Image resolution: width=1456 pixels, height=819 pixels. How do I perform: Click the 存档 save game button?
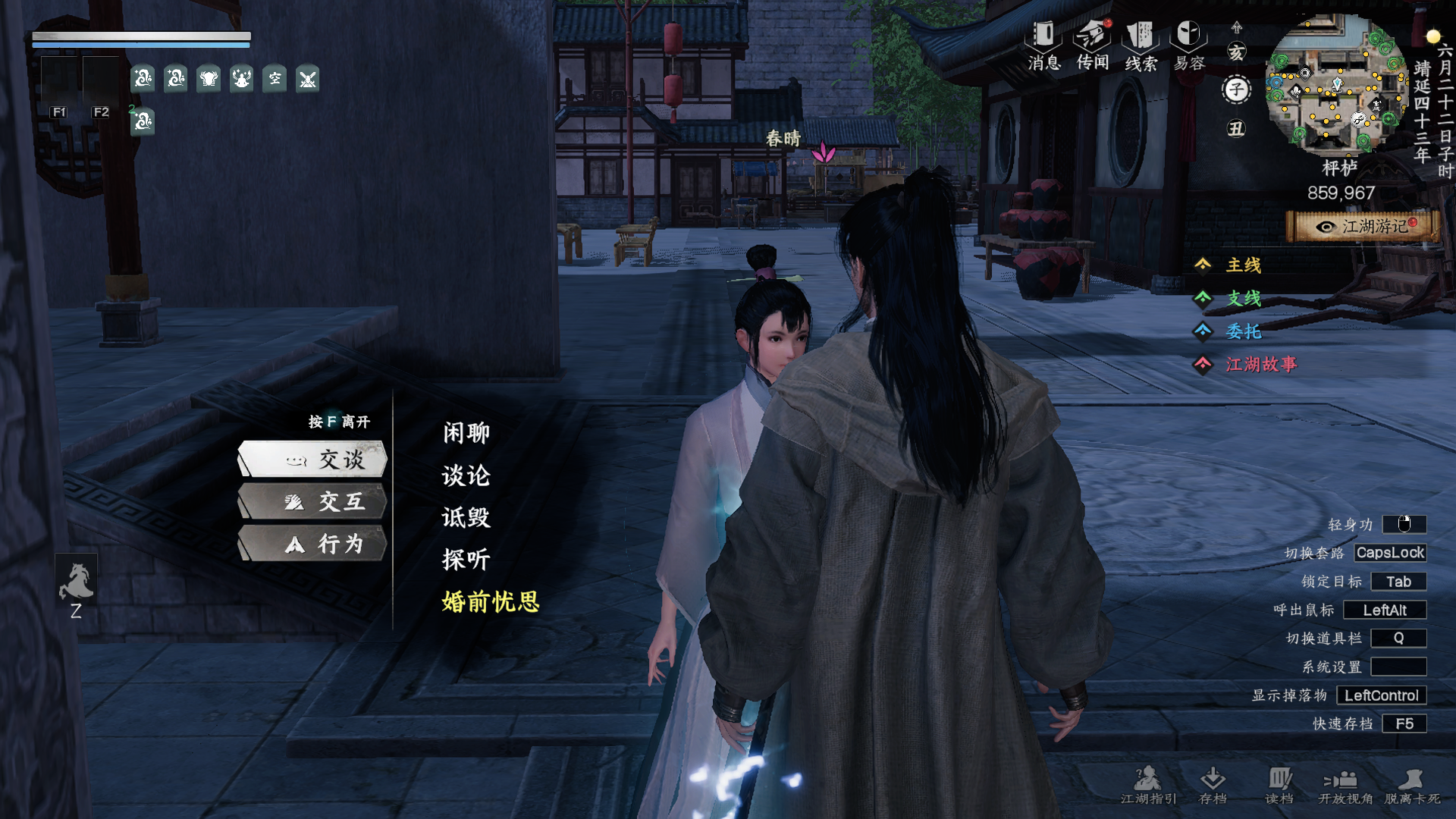1213,785
